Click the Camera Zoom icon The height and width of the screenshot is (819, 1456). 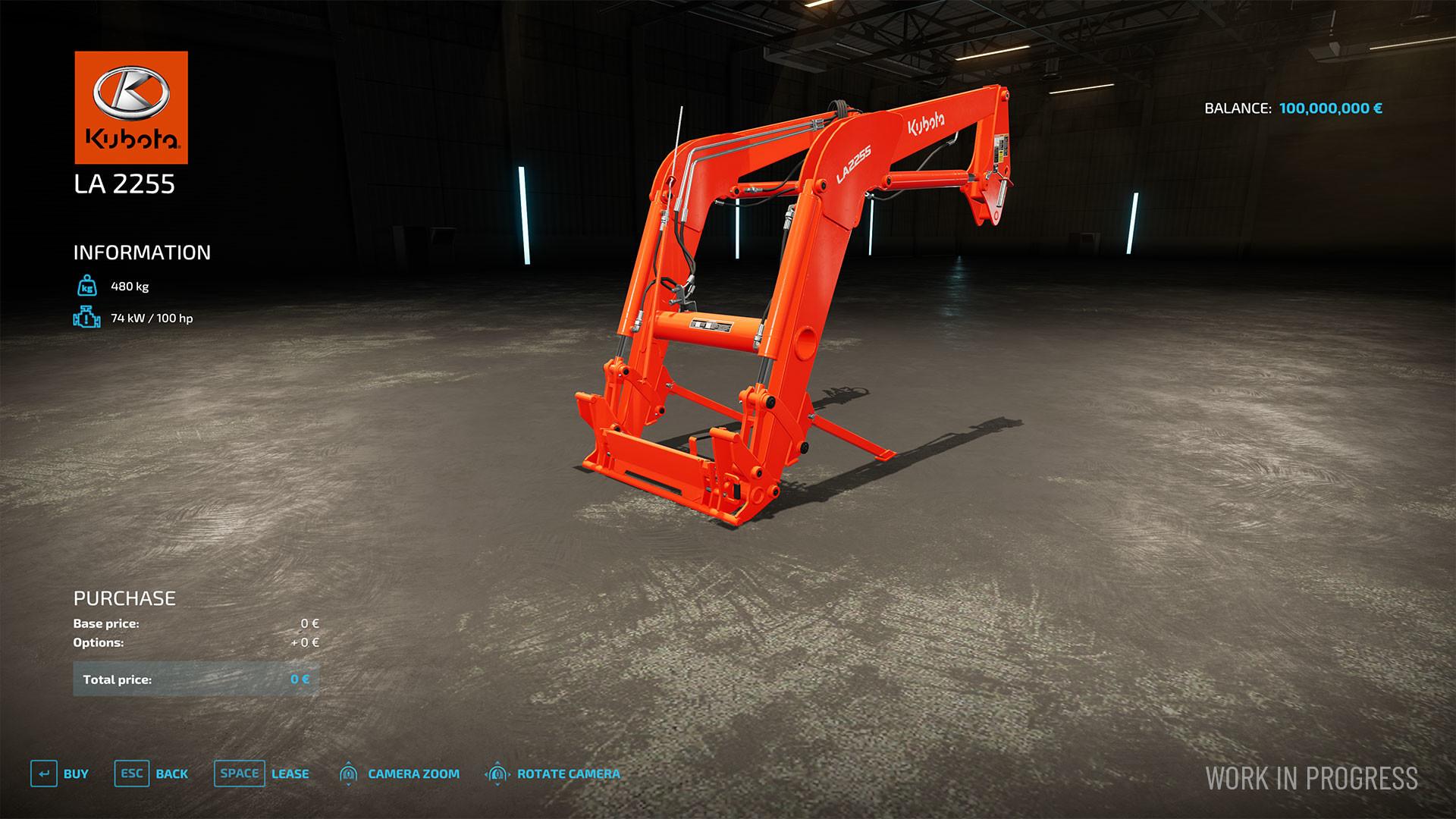(349, 774)
